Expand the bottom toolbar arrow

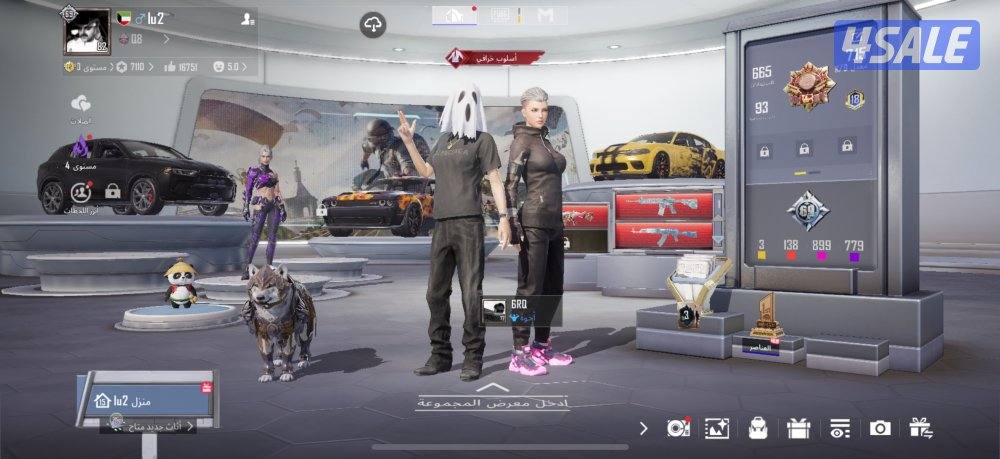pyautogui.click(x=643, y=428)
